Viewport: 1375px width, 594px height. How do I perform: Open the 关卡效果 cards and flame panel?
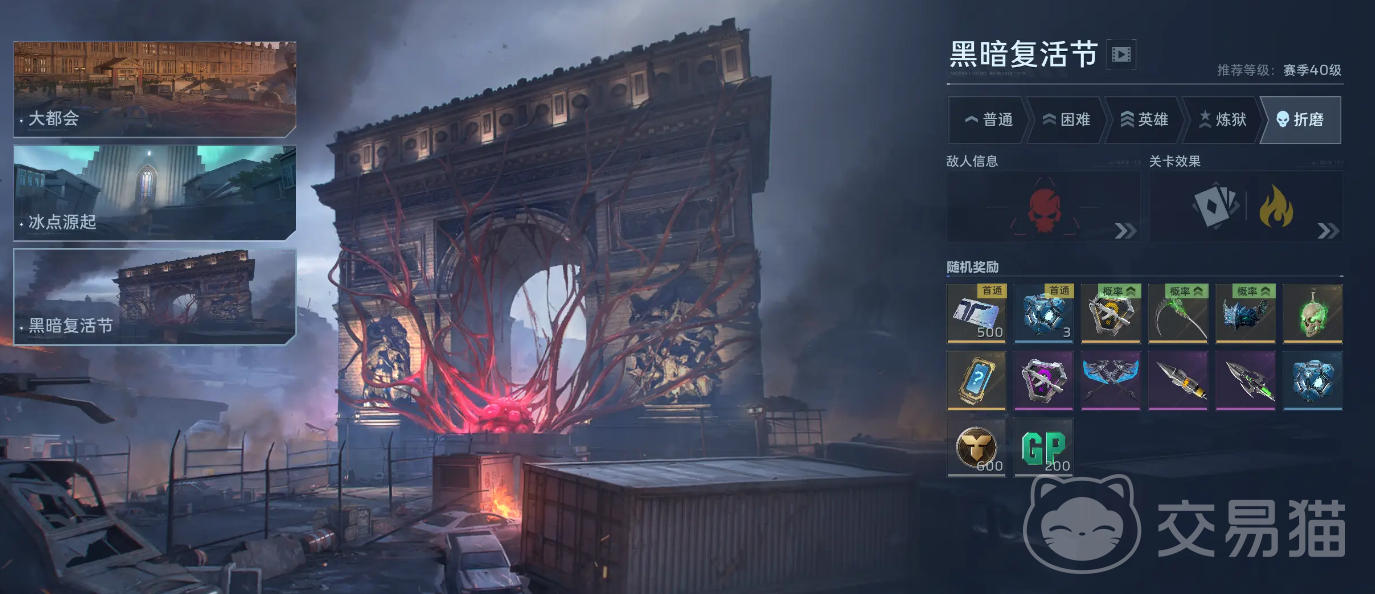click(1245, 207)
